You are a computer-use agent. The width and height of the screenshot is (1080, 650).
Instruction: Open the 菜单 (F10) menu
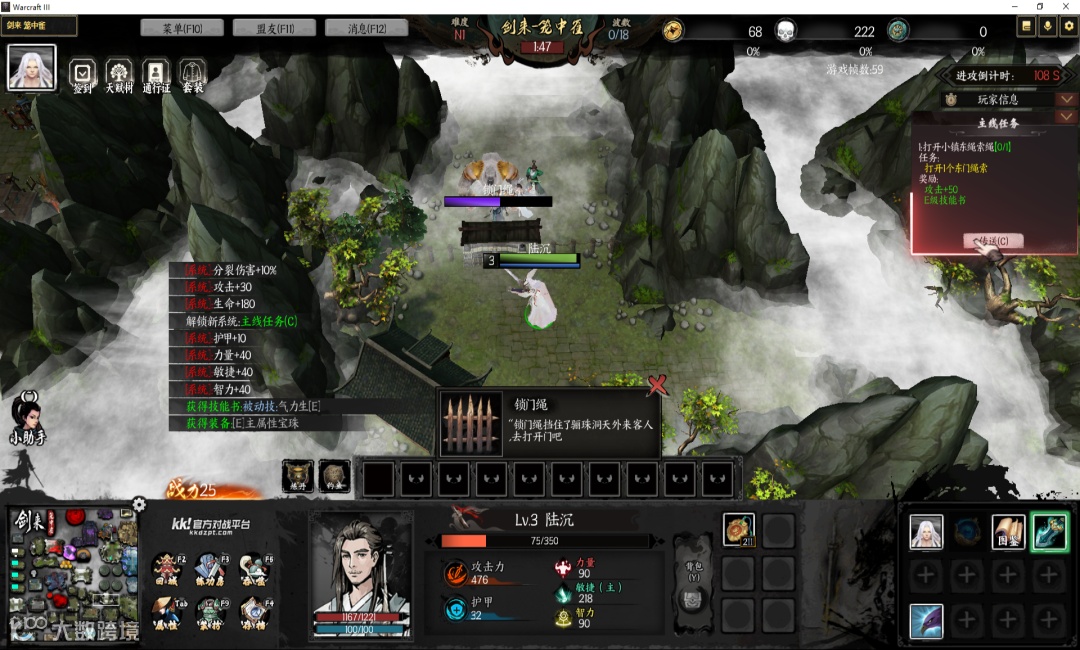(181, 28)
